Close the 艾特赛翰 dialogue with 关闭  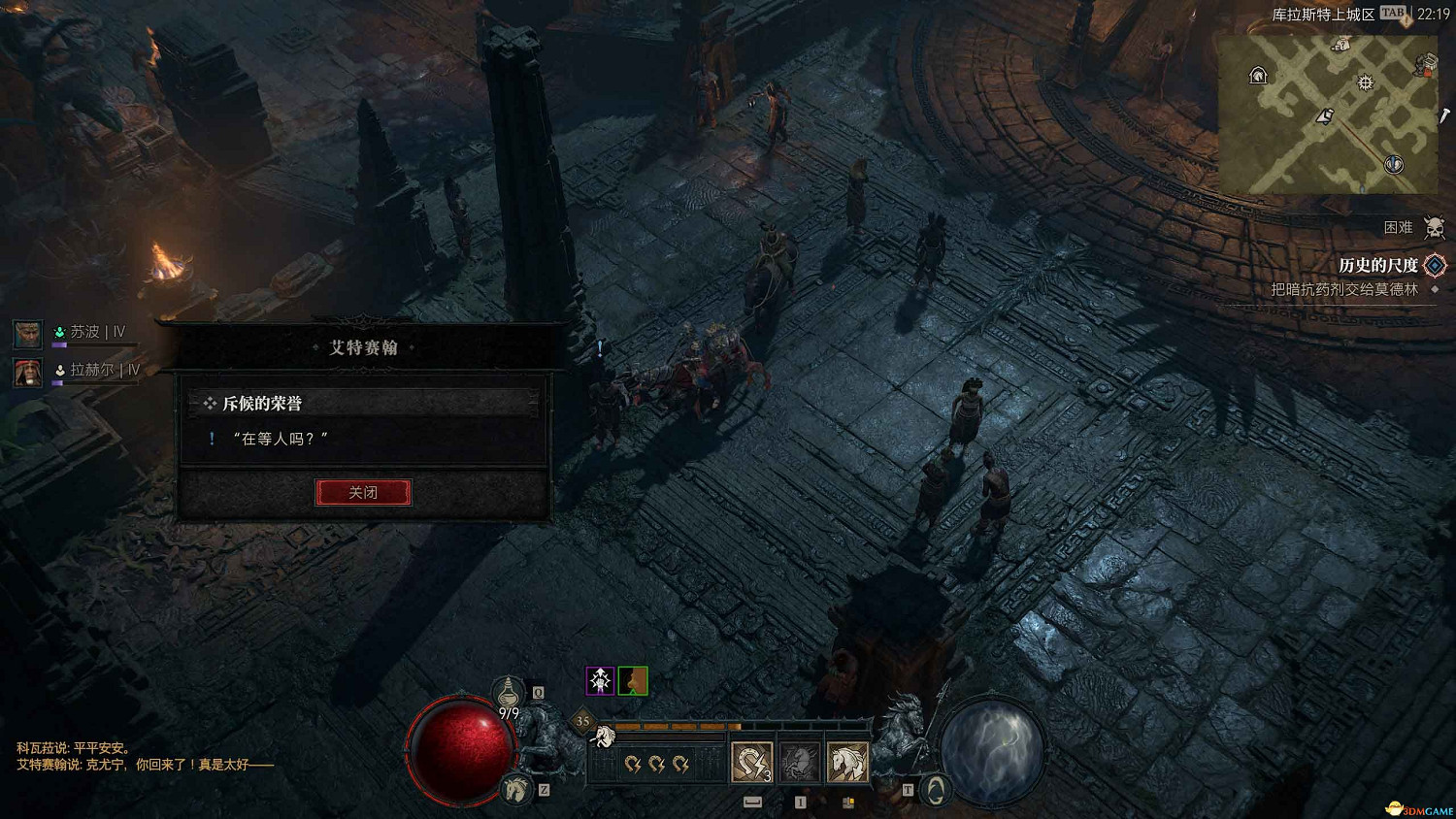tap(363, 493)
